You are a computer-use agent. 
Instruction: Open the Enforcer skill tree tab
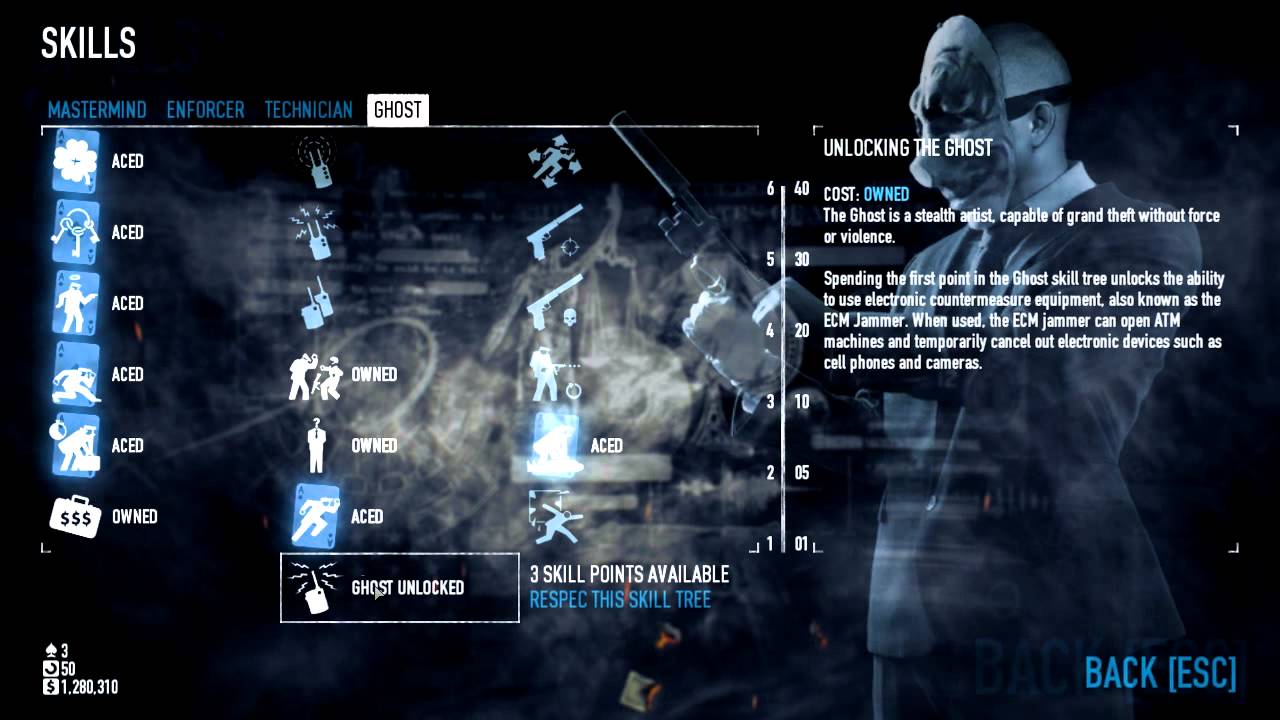click(x=205, y=110)
